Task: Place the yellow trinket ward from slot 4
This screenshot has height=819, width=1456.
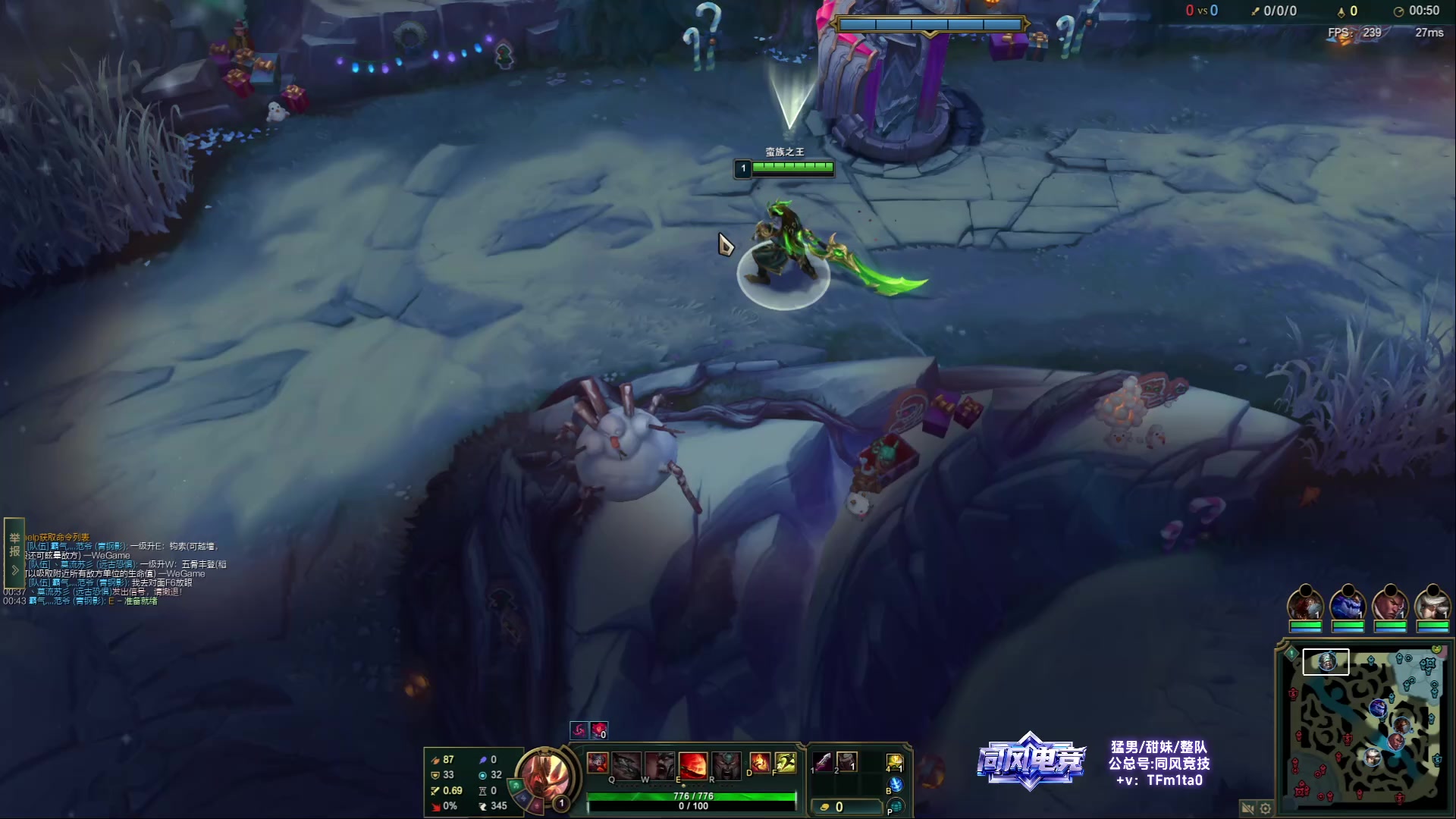Action: point(895,762)
